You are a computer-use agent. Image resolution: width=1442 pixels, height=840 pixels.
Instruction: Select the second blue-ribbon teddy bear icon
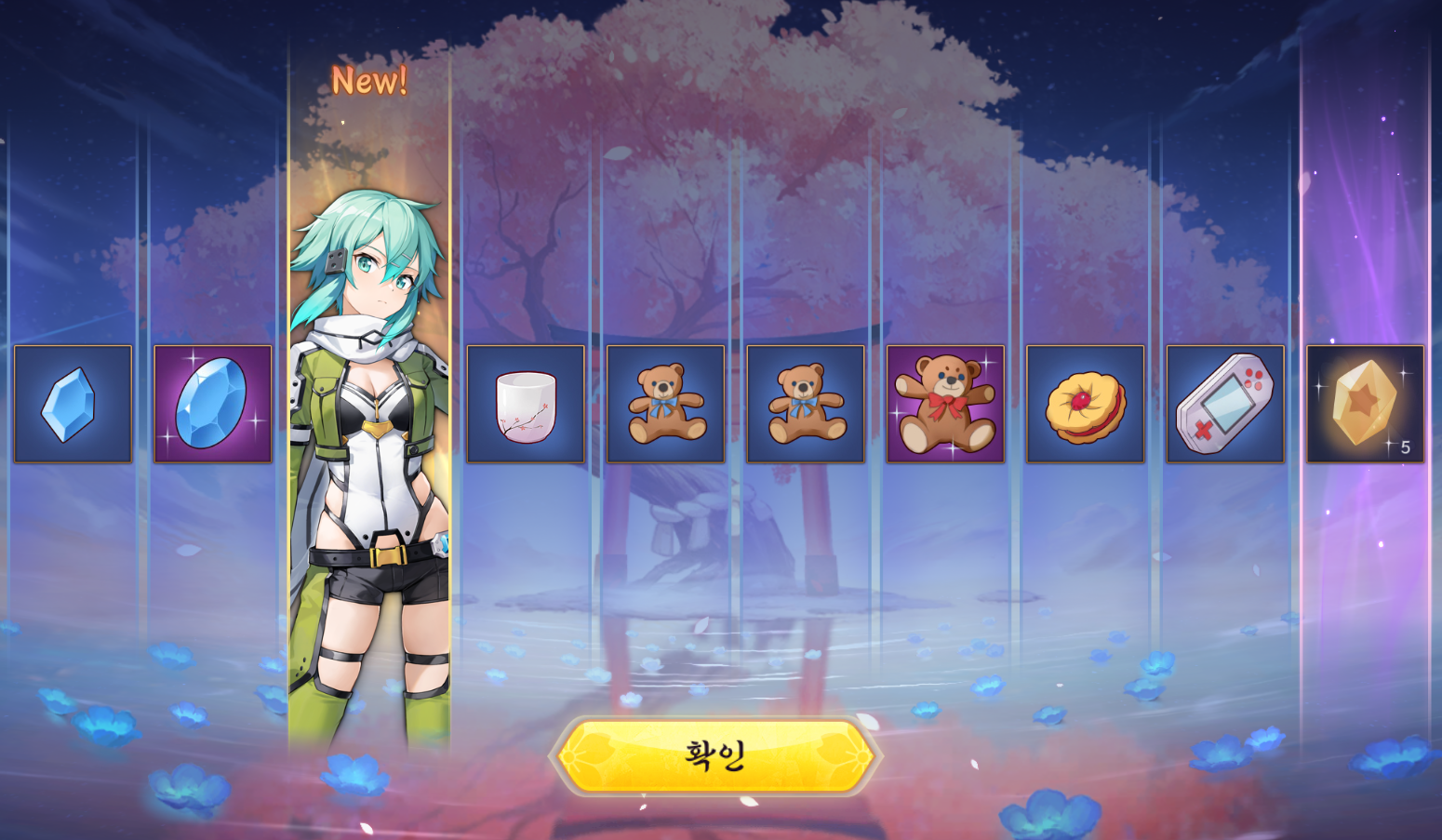tap(806, 402)
